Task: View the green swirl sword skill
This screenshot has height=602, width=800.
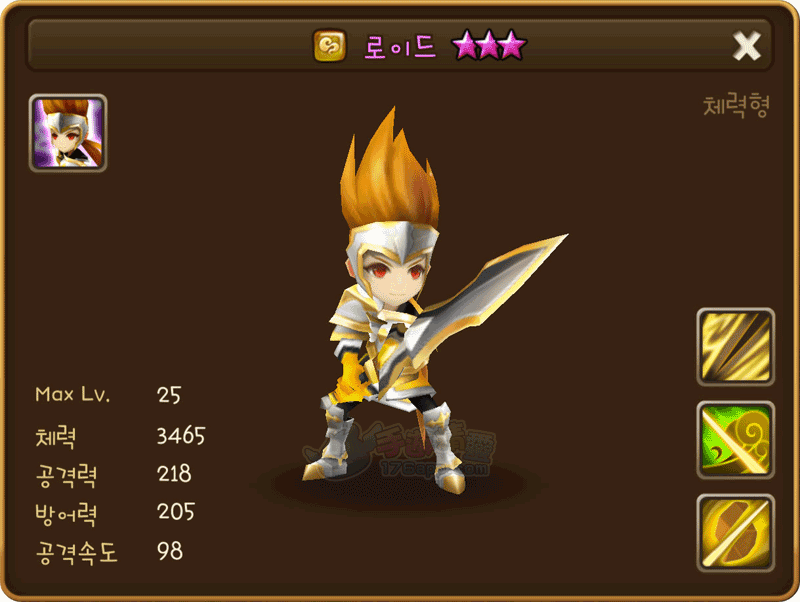Action: point(735,440)
